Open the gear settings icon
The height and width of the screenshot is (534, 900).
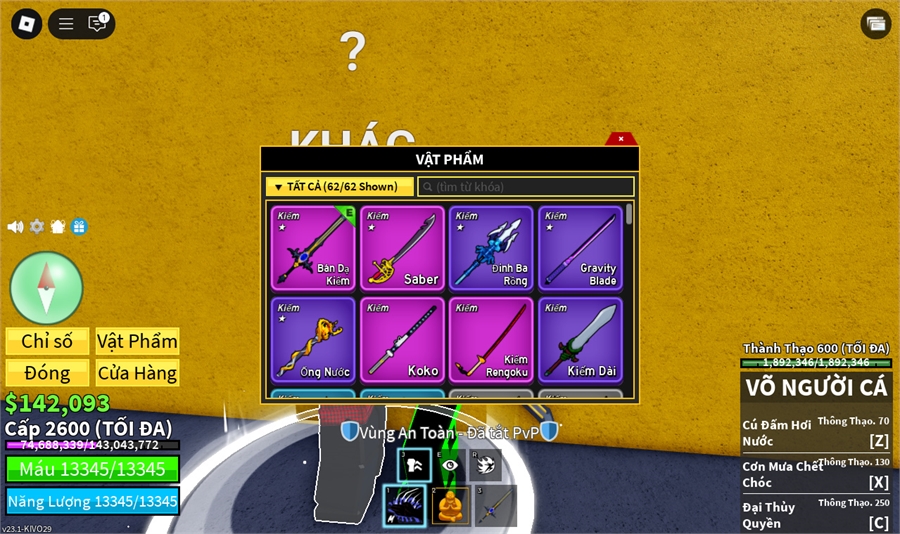(x=37, y=227)
